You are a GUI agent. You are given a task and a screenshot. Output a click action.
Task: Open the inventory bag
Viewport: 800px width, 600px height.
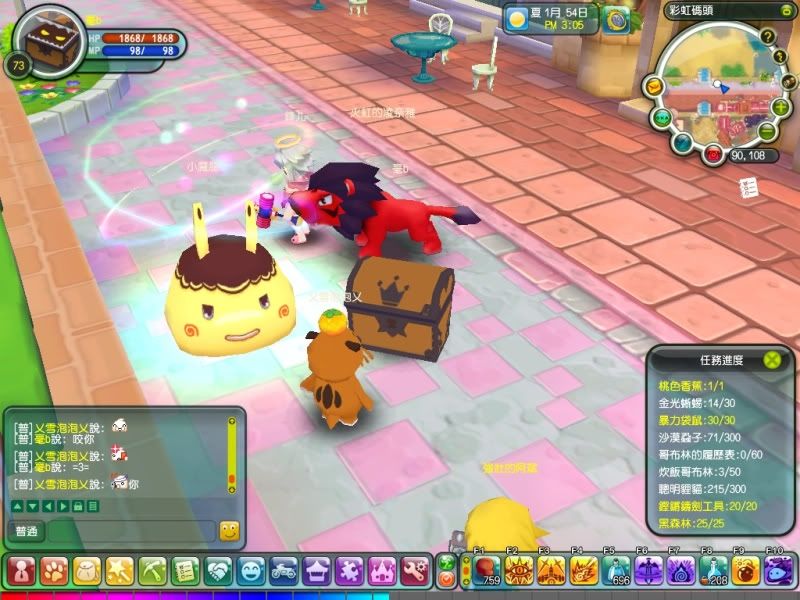click(87, 571)
